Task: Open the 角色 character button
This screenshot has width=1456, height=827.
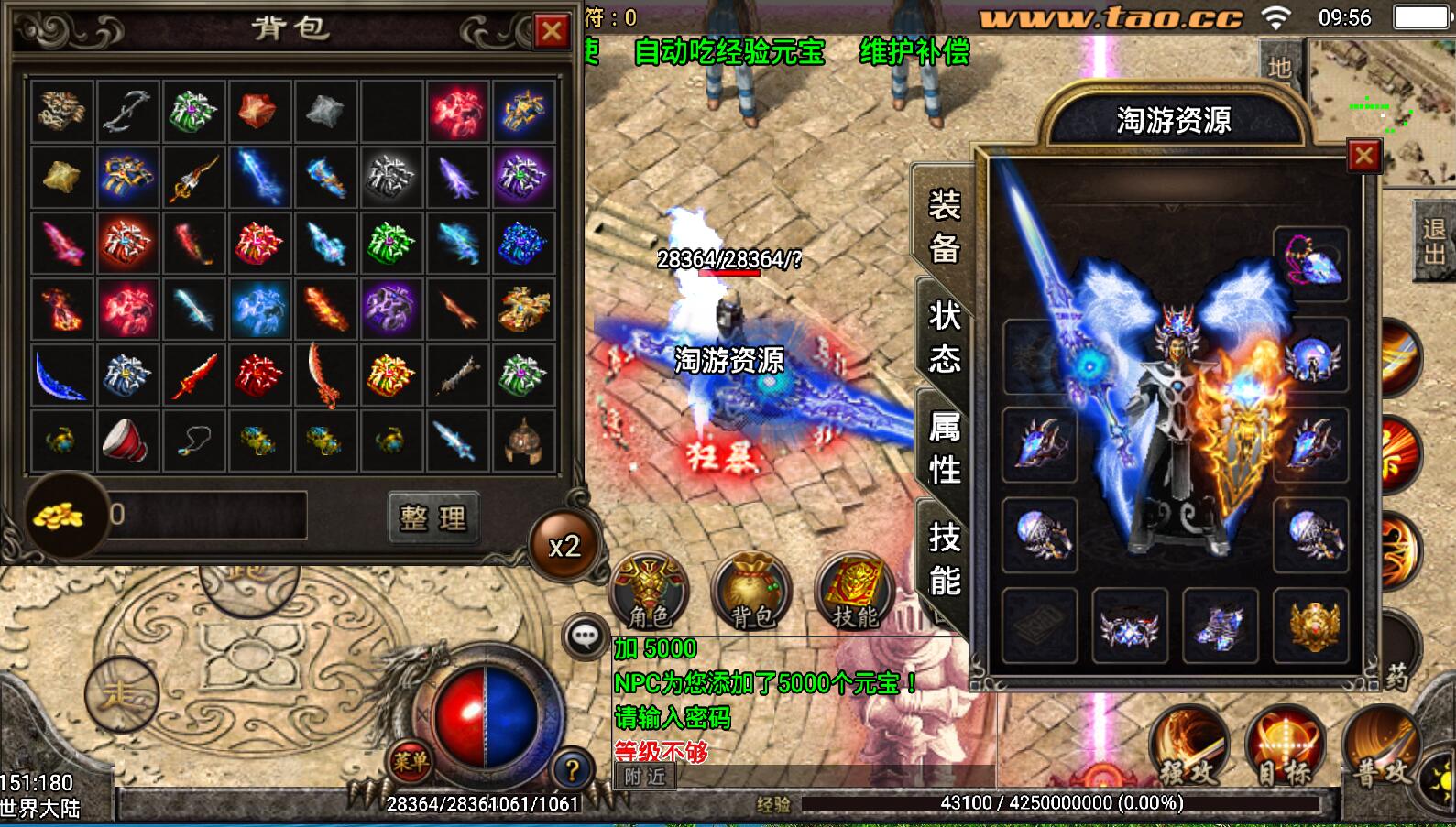Action: tap(649, 592)
